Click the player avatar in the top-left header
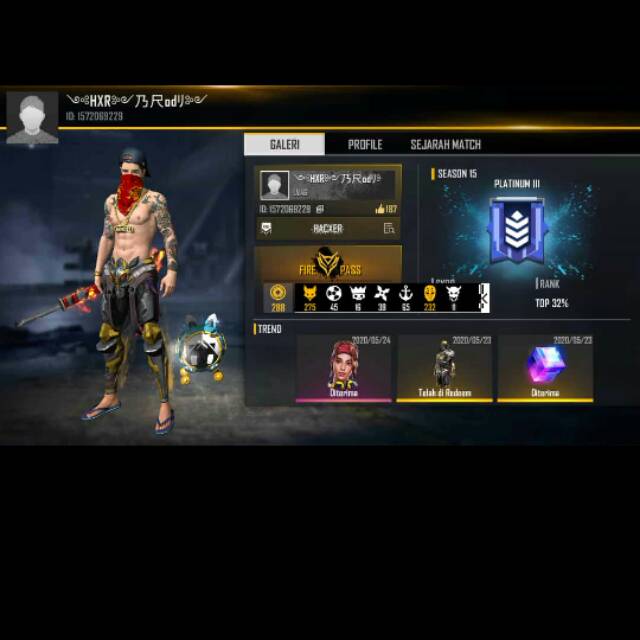640x640 pixels. click(x=32, y=119)
